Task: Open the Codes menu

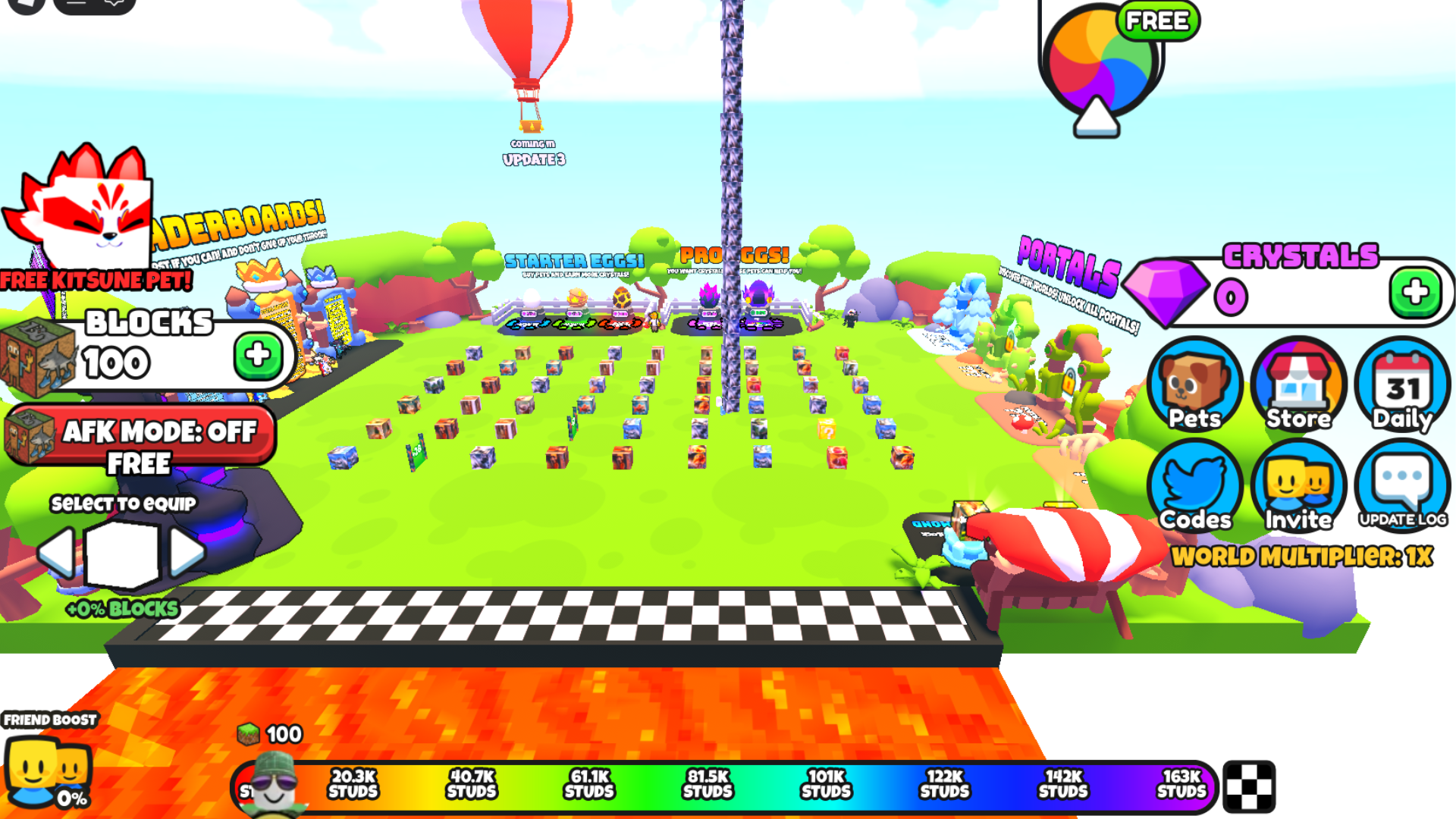Action: [x=1194, y=487]
